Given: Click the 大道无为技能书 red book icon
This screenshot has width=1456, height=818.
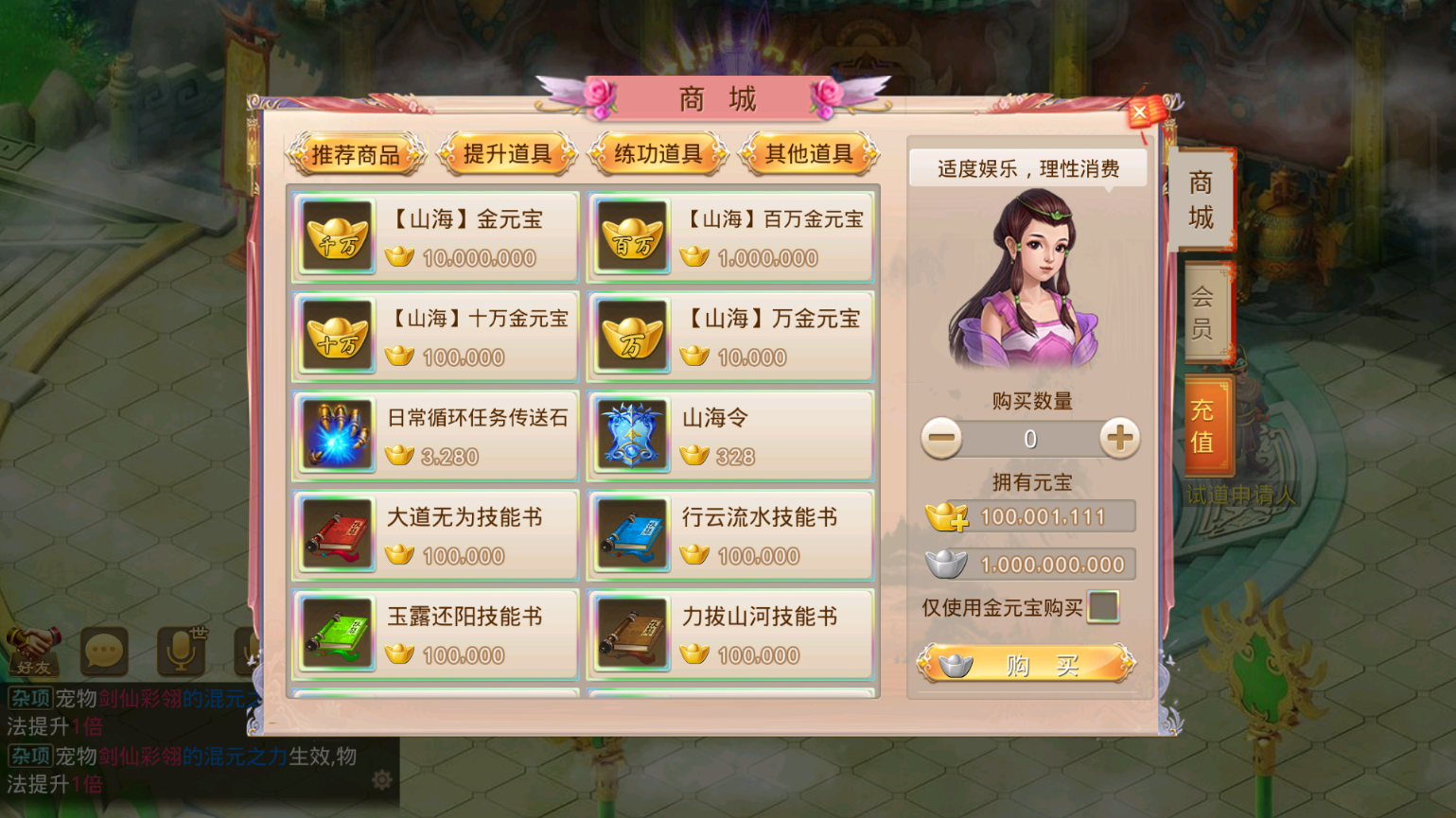Looking at the screenshot, I should 336,533.
